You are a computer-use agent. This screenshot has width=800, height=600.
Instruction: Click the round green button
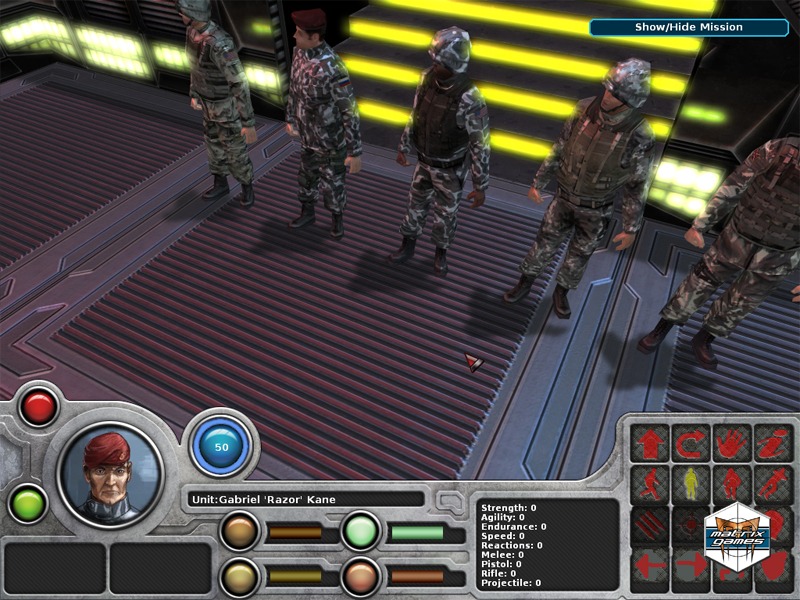(27, 502)
